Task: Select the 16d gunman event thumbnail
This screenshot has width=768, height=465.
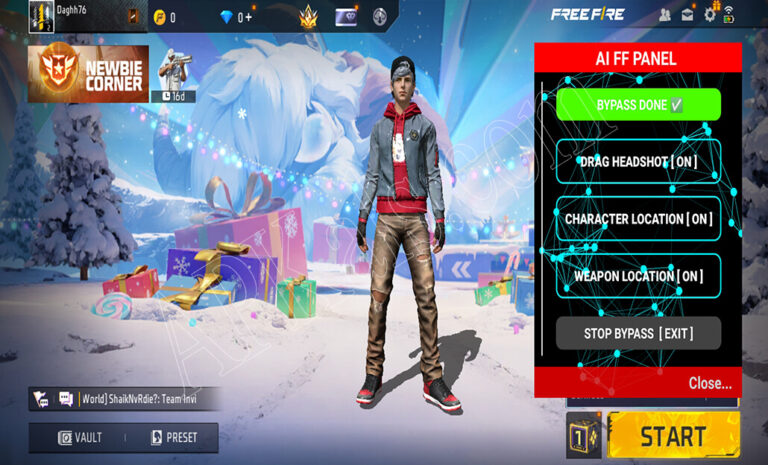Action: [174, 74]
